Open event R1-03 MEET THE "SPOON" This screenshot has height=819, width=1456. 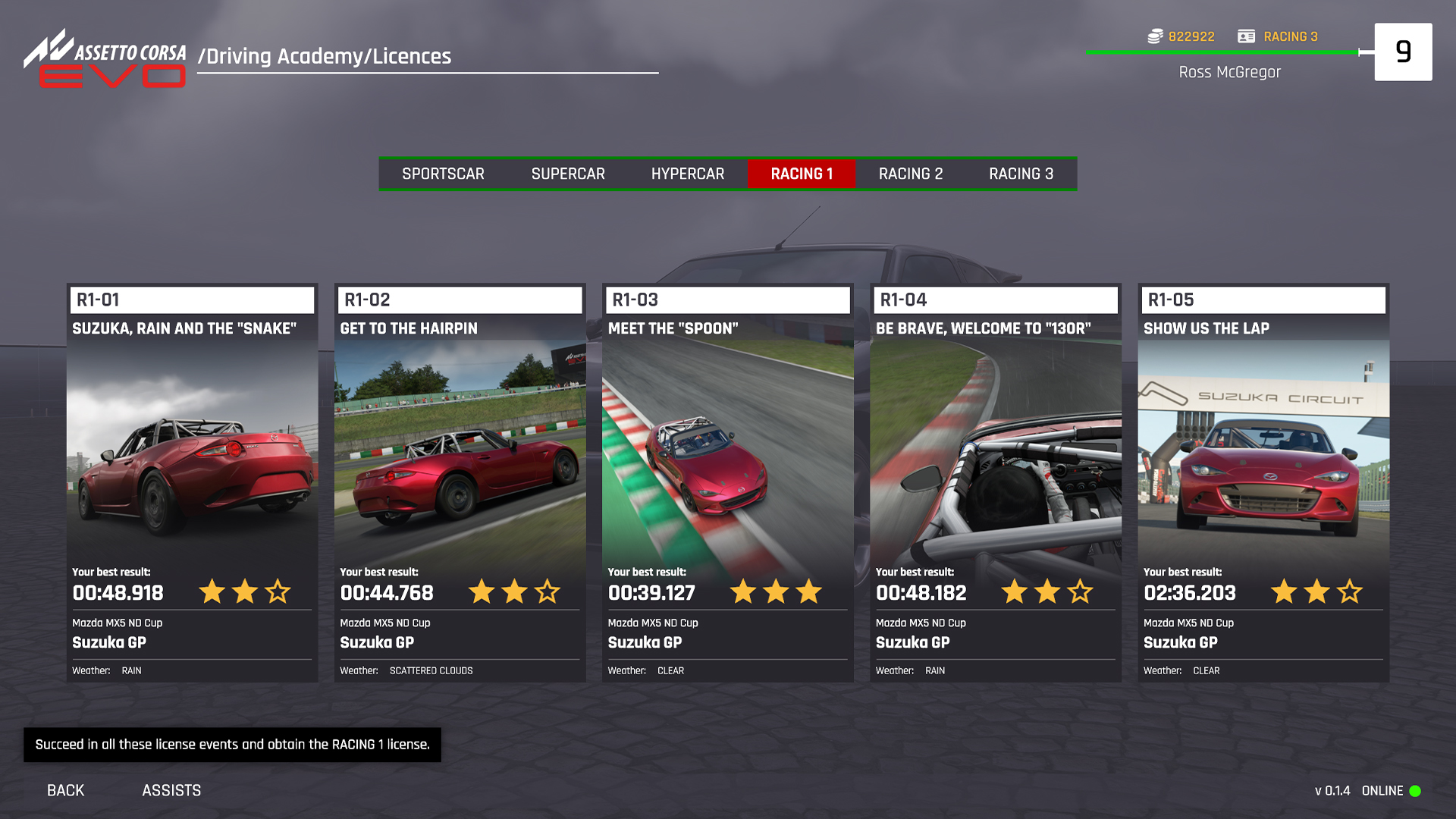(727, 478)
